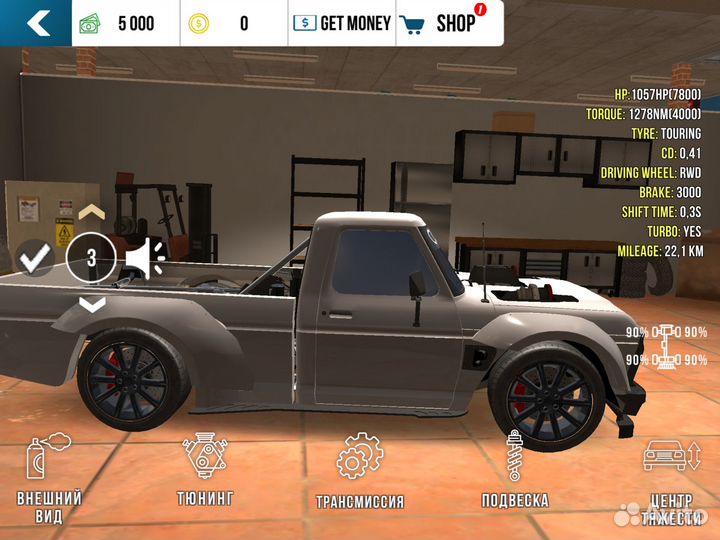Open the Тюнинг engine tuning menu

(x=205, y=470)
